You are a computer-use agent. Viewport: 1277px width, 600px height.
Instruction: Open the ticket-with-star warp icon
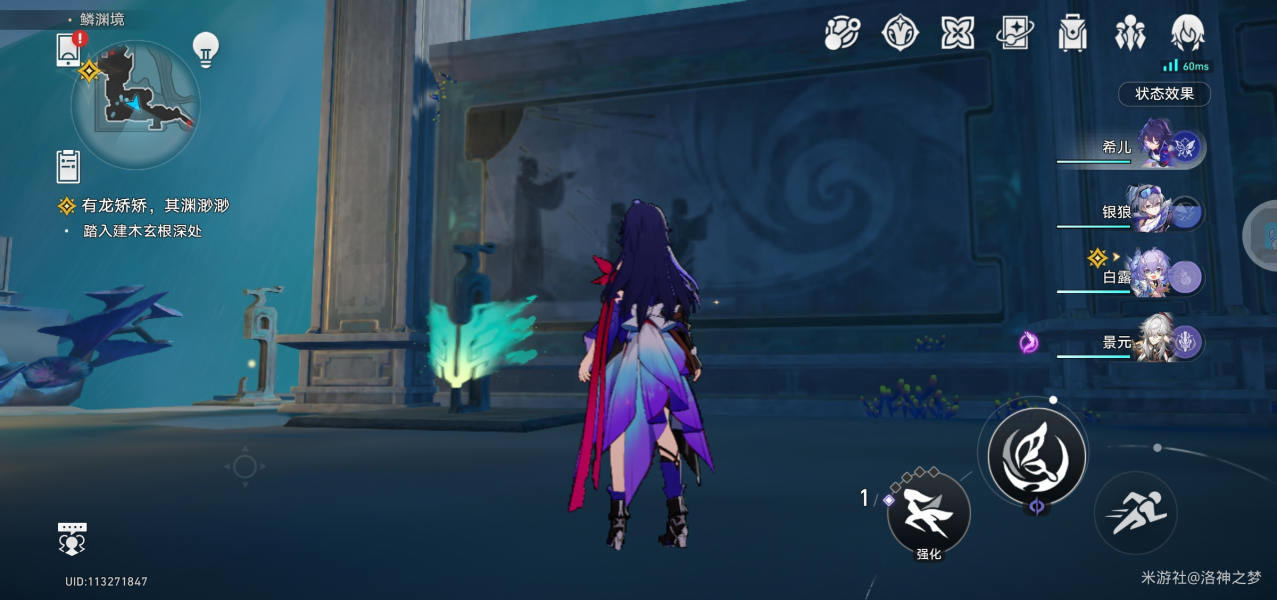pyautogui.click(x=1015, y=33)
